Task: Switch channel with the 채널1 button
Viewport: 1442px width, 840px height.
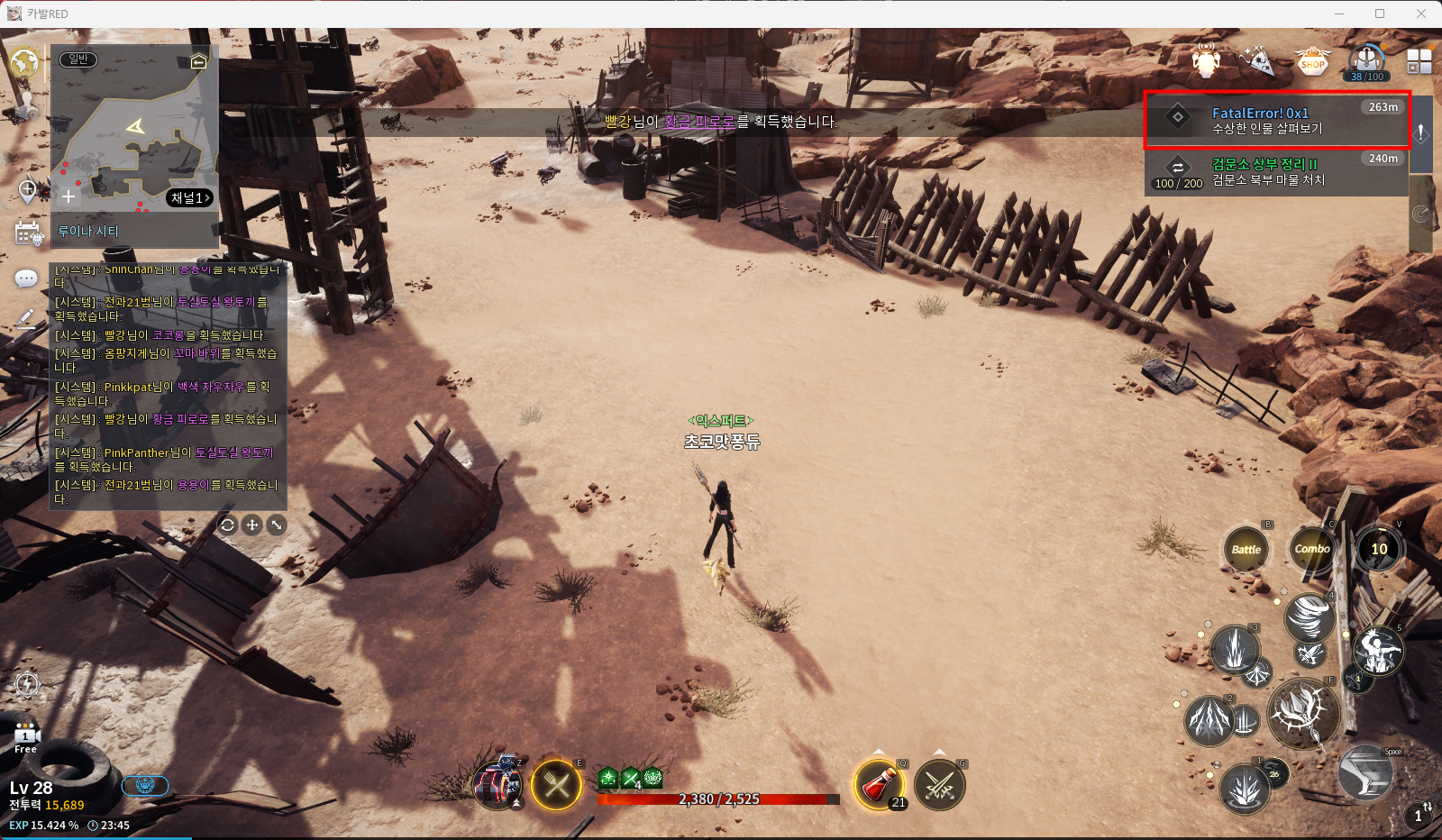Action: (x=190, y=197)
